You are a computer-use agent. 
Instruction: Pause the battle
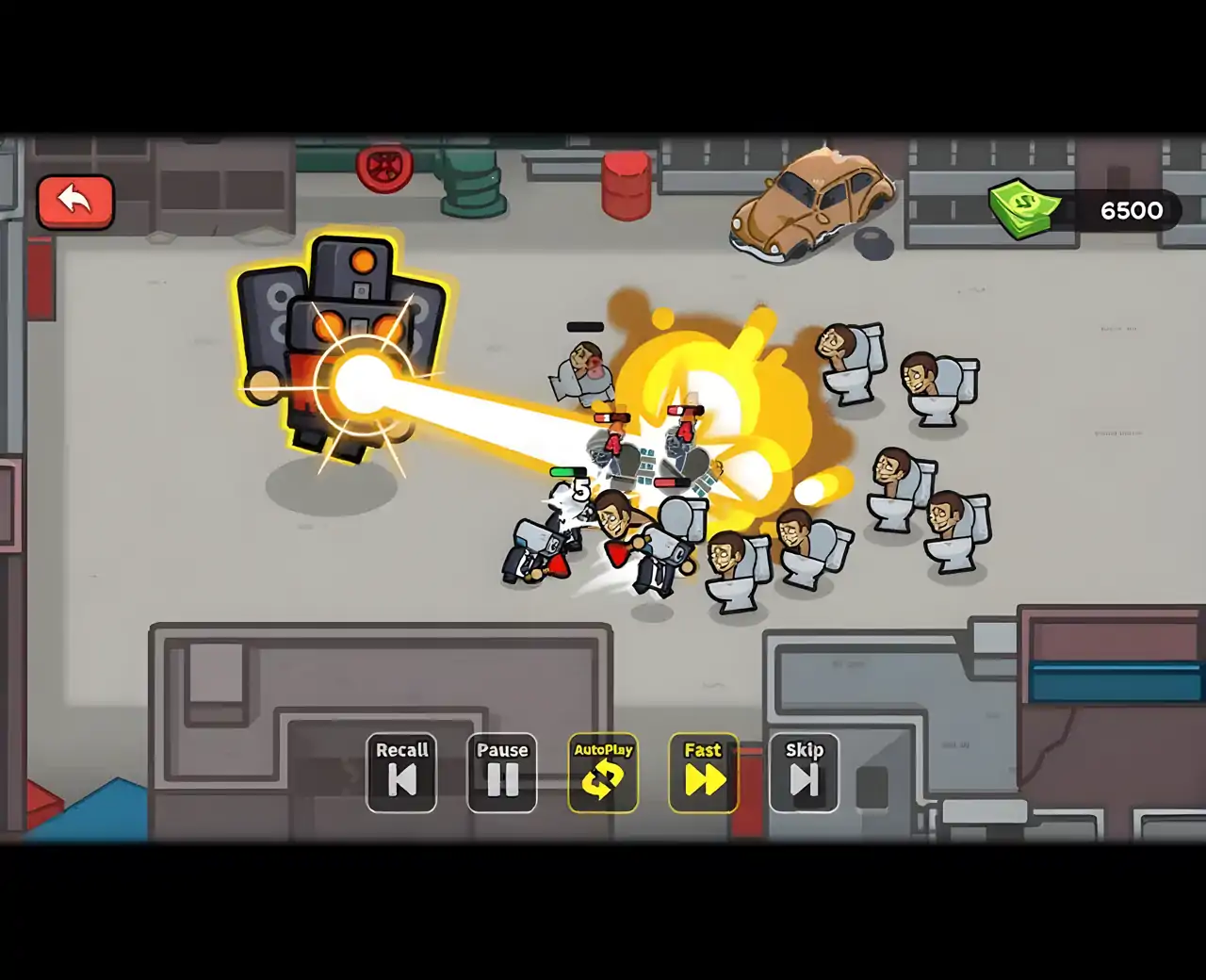502,773
